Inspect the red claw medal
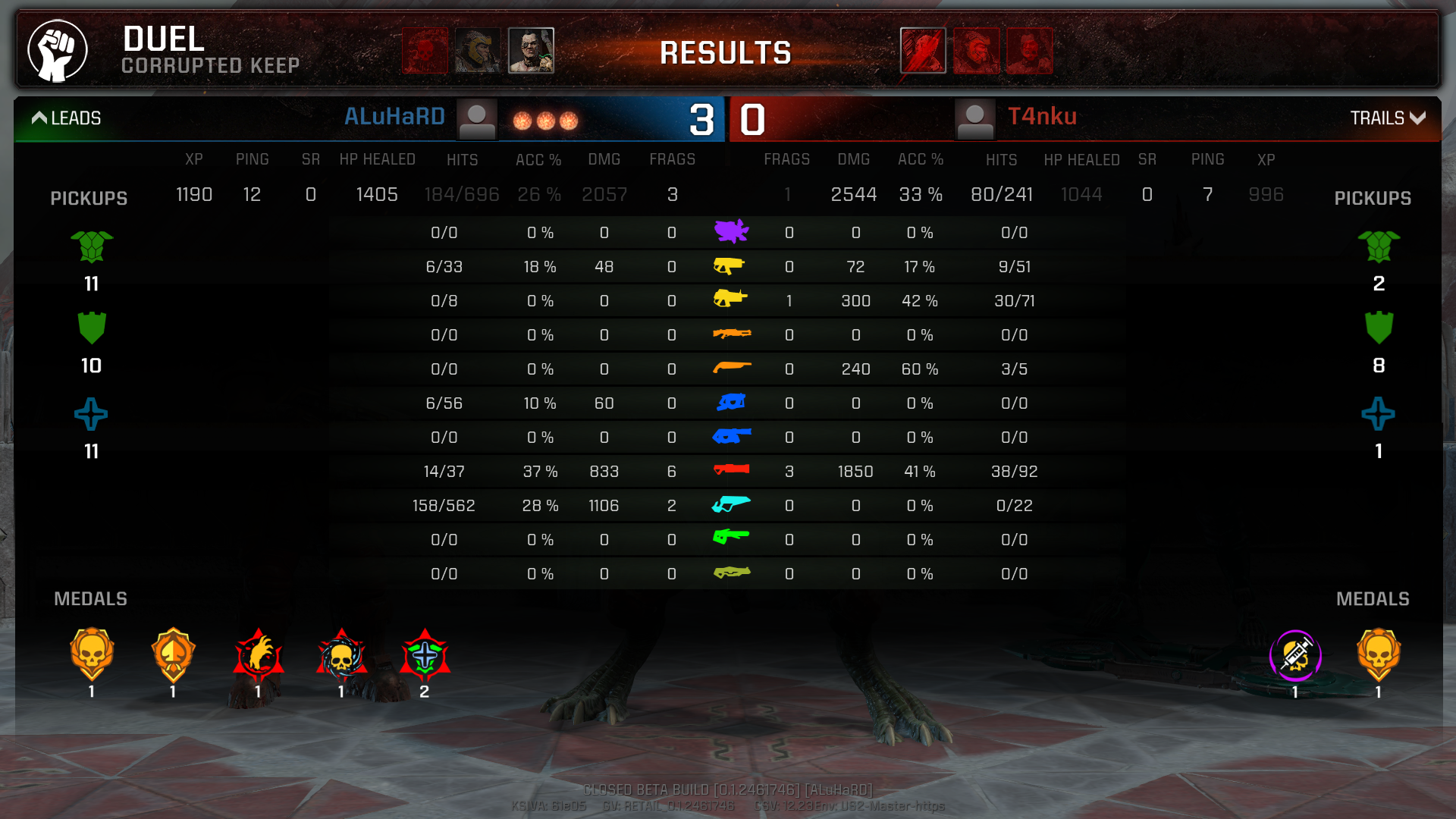1456x819 pixels. pos(258,654)
